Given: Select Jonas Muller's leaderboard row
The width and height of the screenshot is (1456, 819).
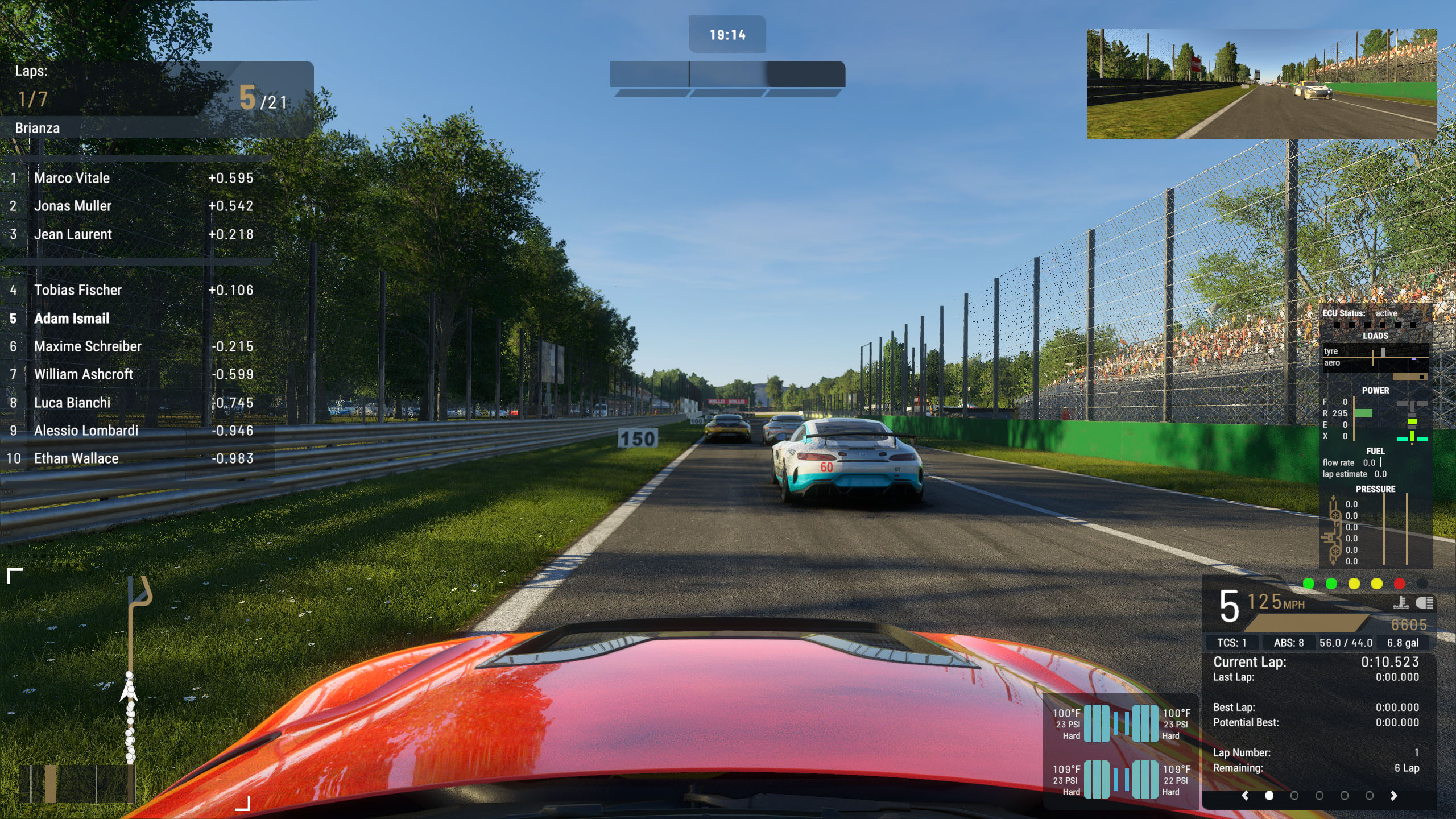Looking at the screenshot, I should [x=73, y=206].
